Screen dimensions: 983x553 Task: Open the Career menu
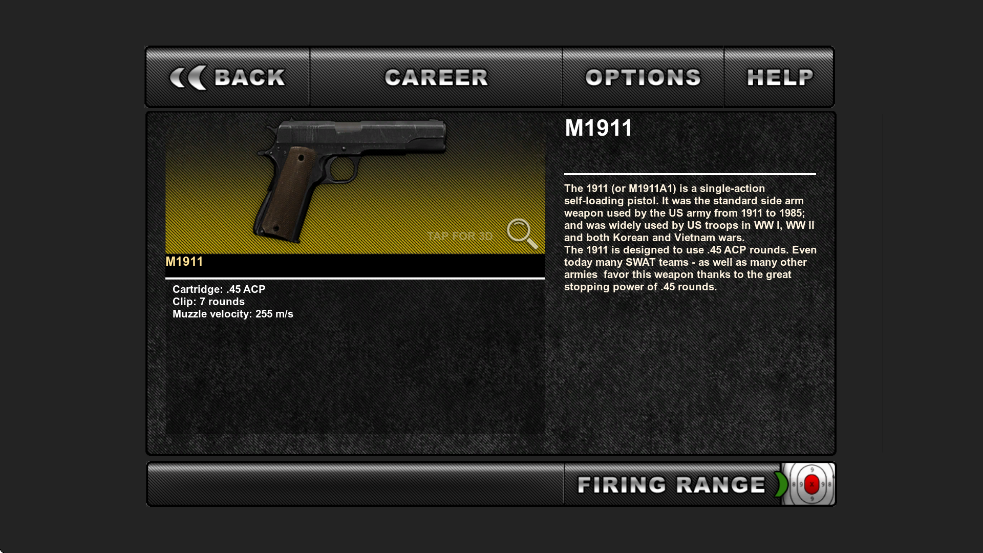pos(436,78)
